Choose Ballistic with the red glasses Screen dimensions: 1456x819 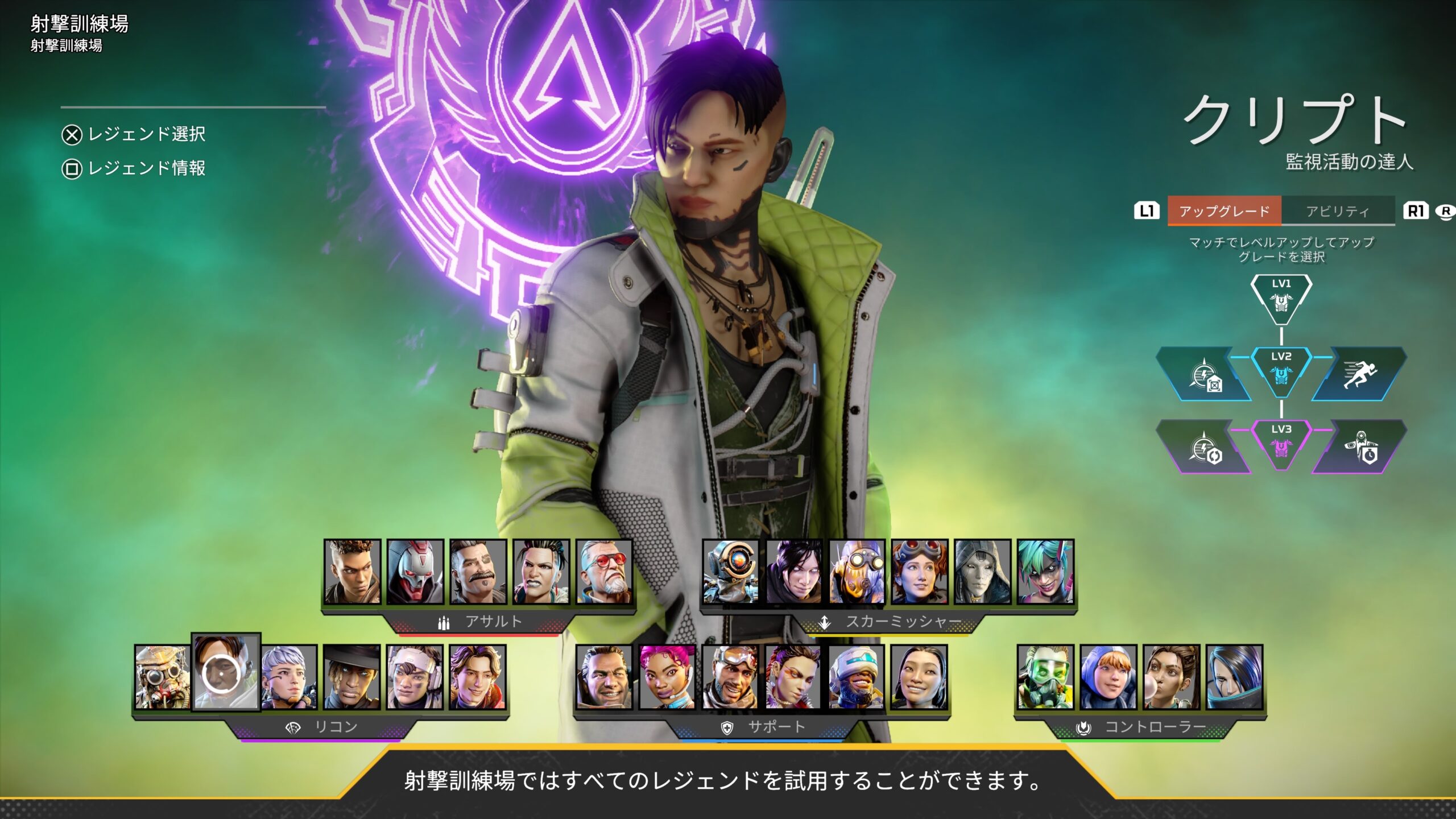[x=604, y=572]
